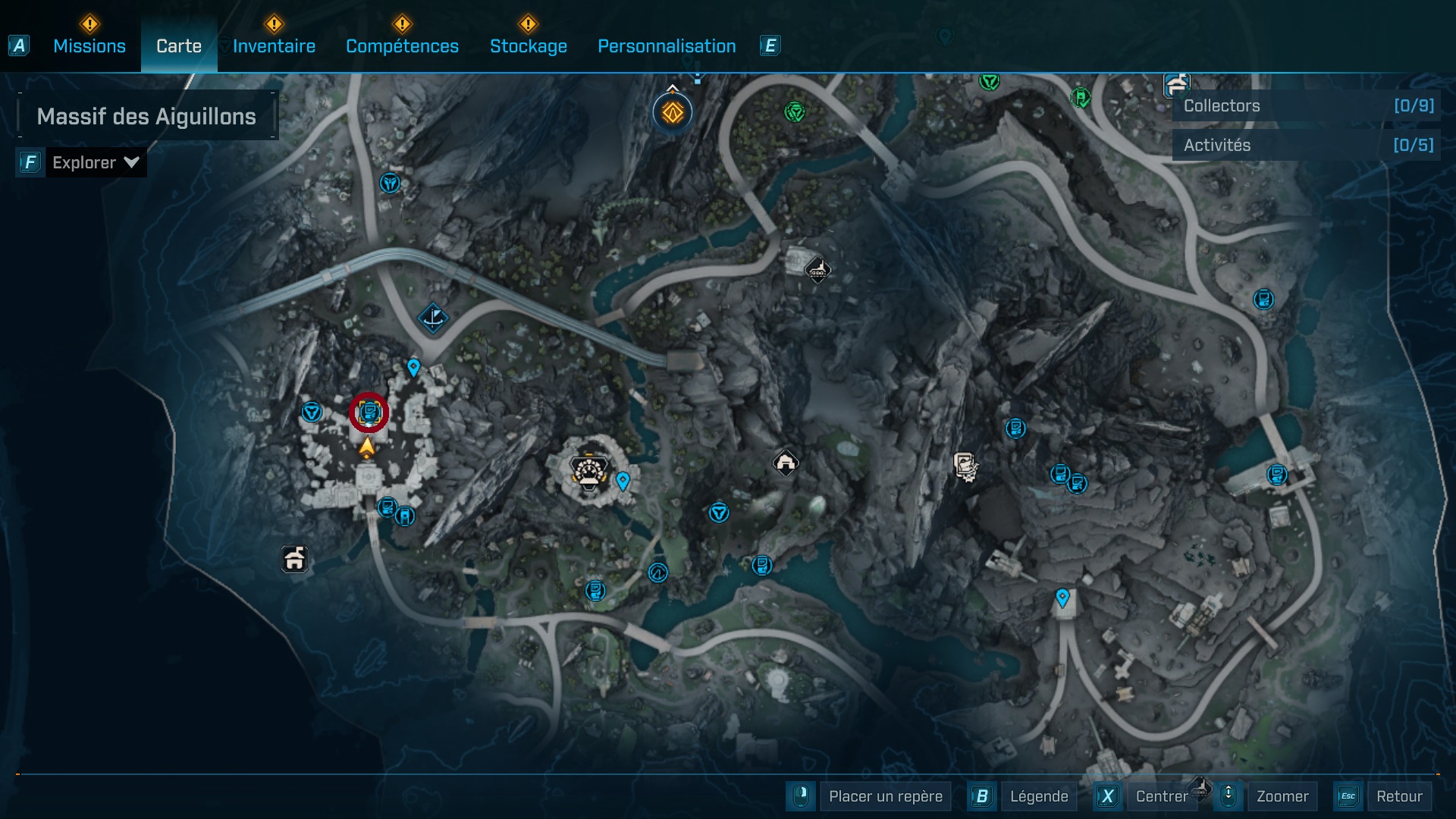Open the Missions tab
1456x819 pixels.
click(x=89, y=45)
